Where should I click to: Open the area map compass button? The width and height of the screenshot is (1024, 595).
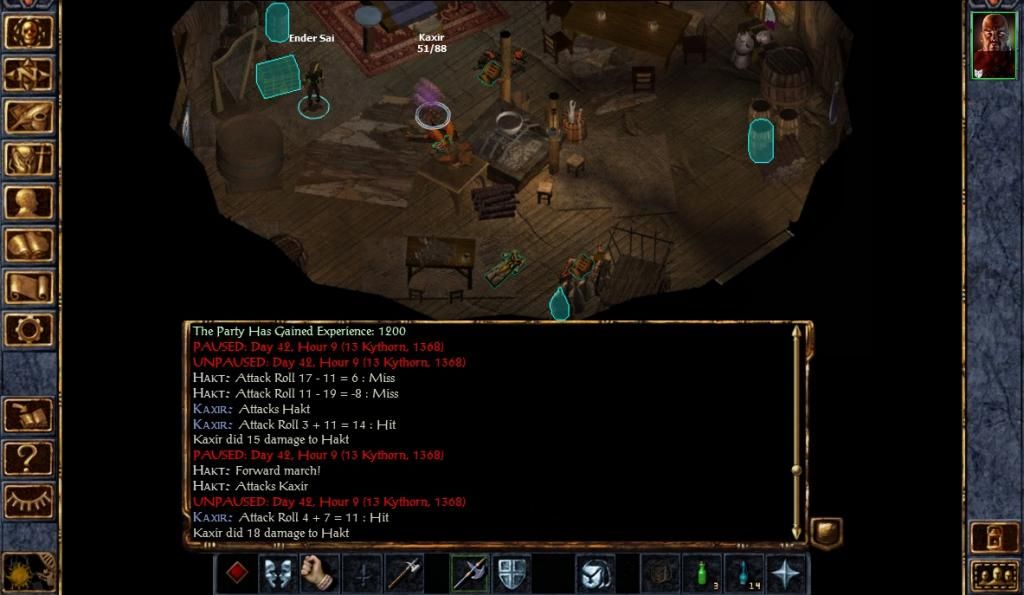[x=30, y=73]
